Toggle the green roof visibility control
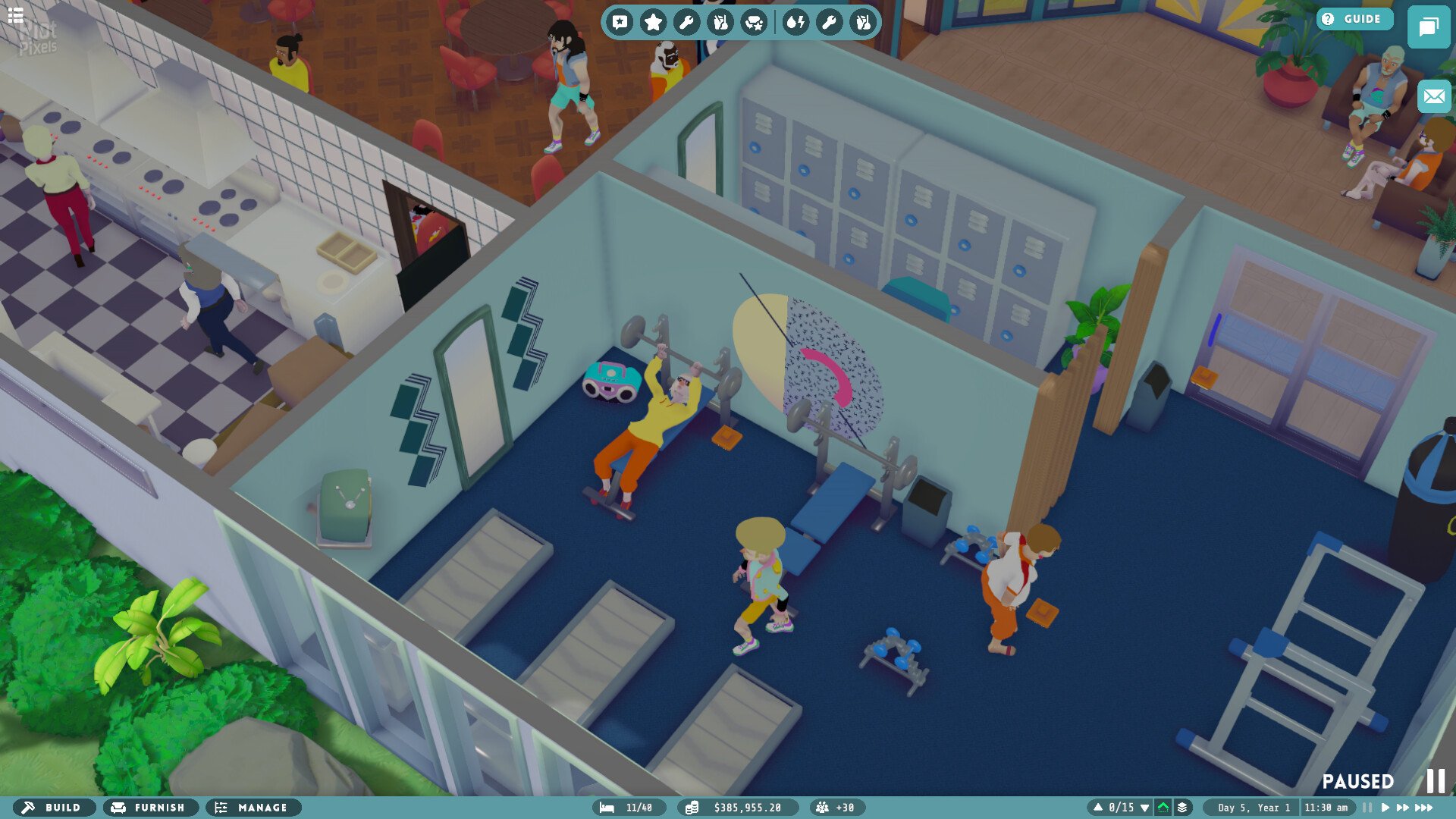This screenshot has width=1456, height=819. [1163, 808]
